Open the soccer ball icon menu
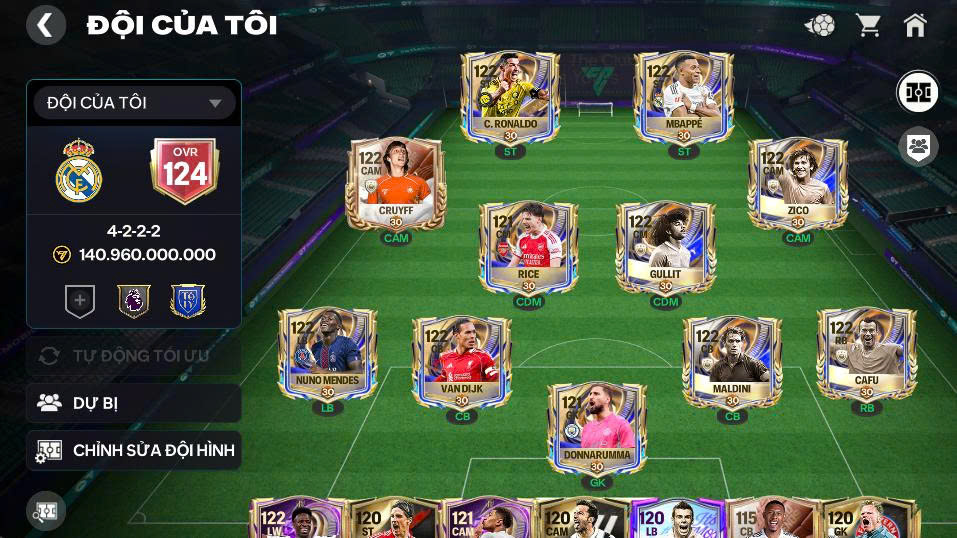 pos(821,25)
